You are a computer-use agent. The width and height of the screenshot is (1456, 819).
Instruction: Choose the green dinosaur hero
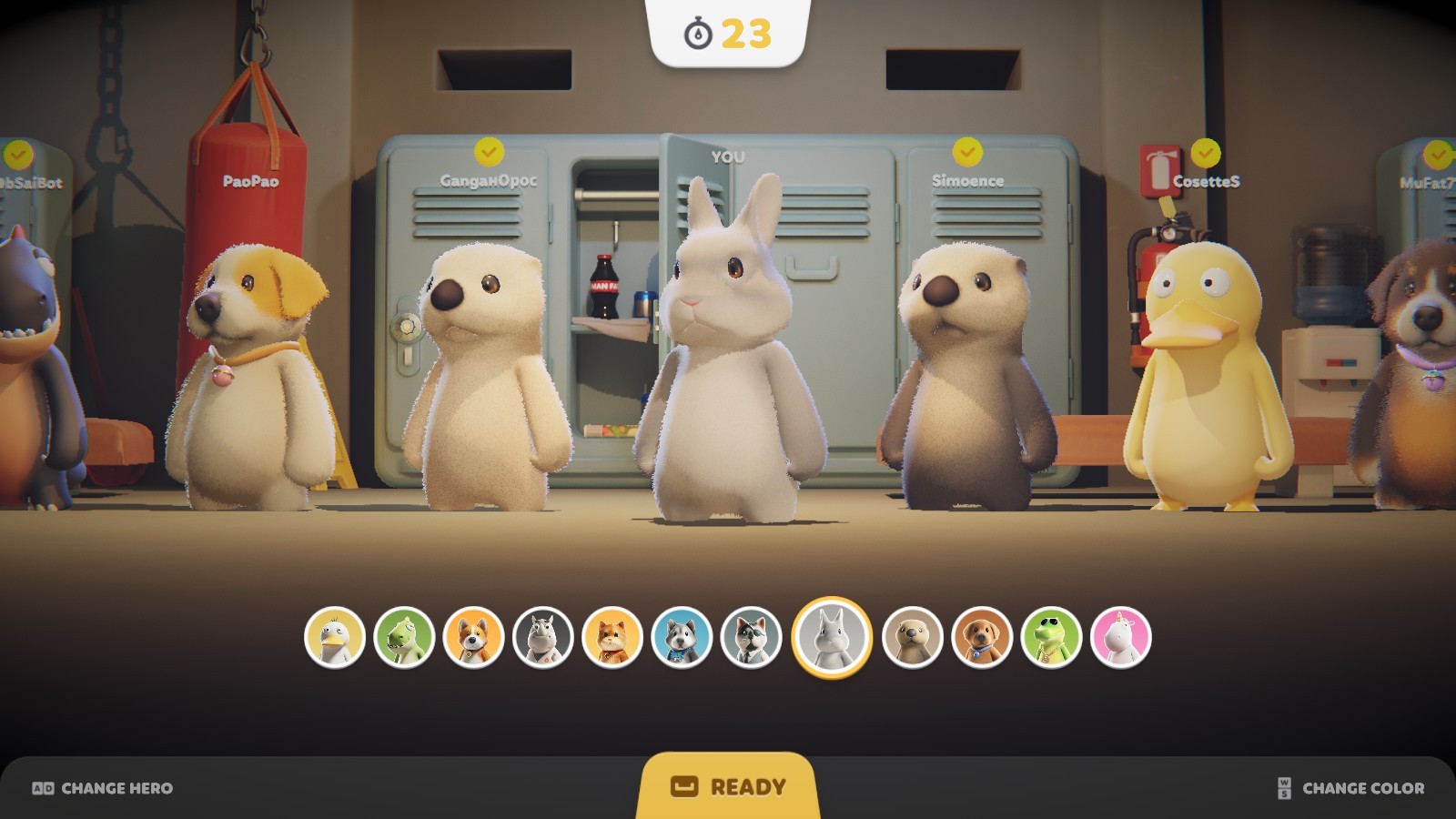point(404,637)
